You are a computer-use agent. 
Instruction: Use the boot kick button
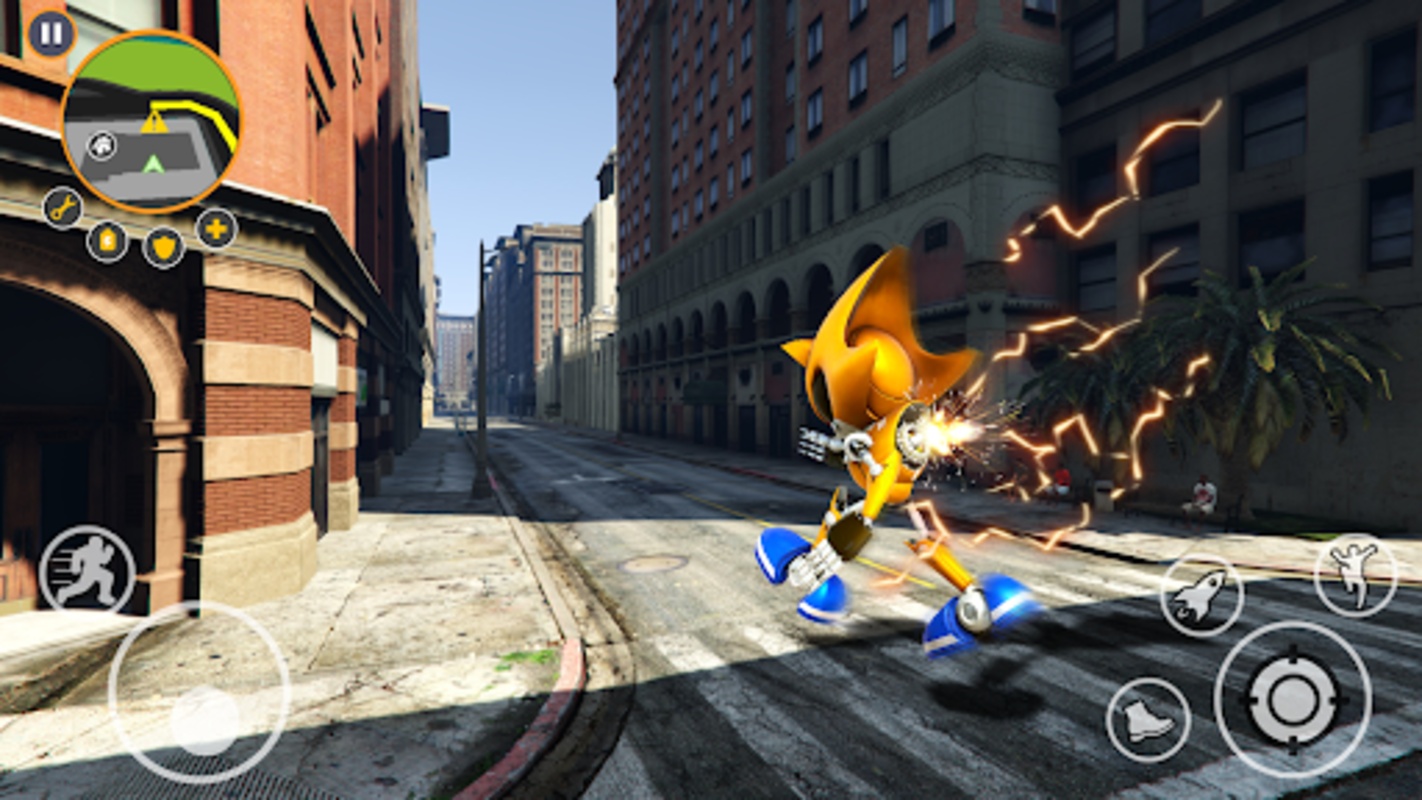1148,720
